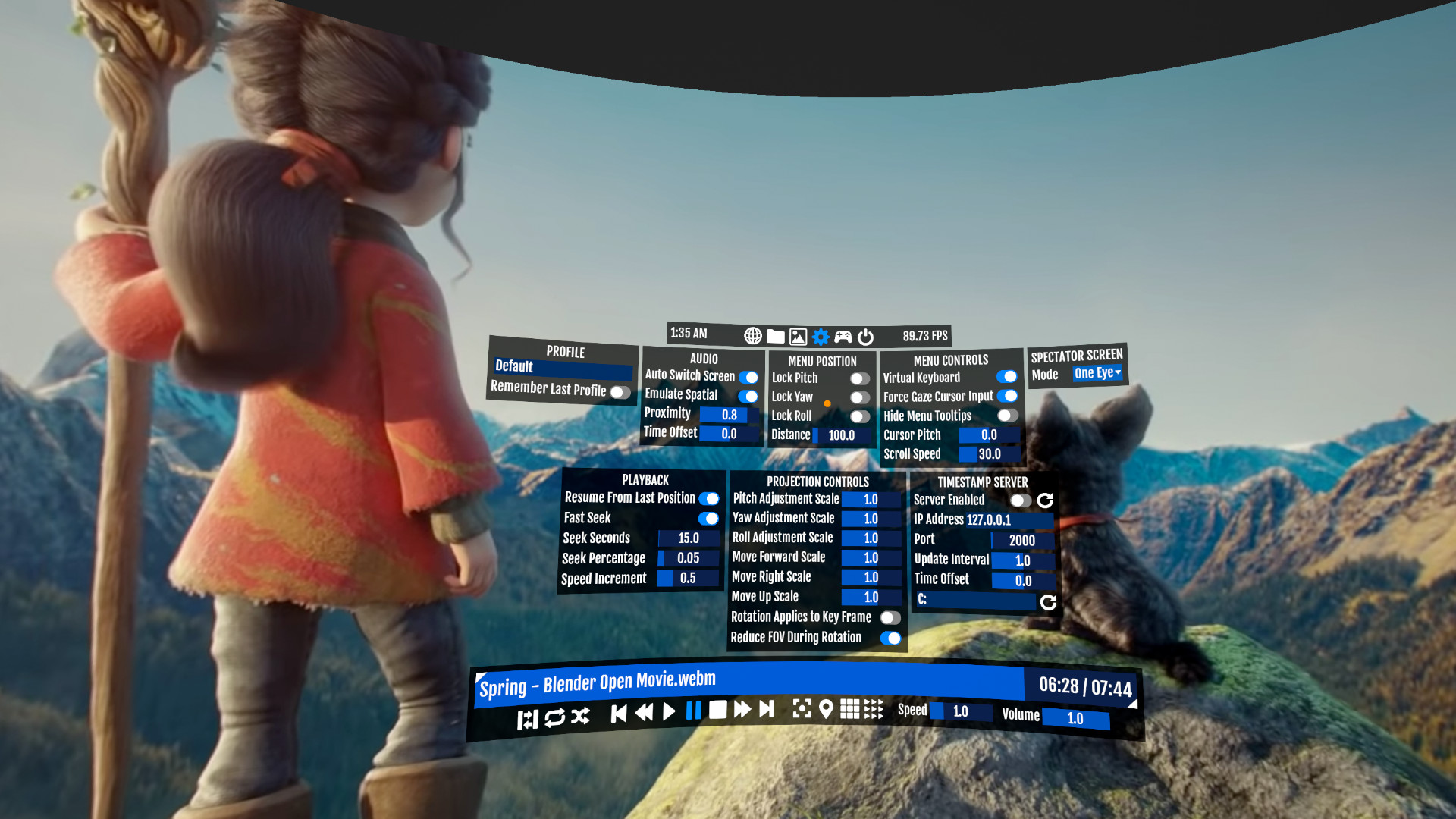Adjust the Volume slider

click(1075, 719)
